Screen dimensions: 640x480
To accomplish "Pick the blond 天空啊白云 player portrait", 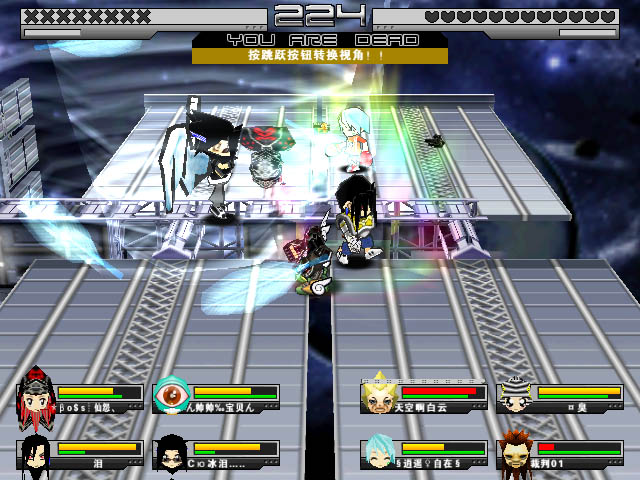I will tap(378, 397).
